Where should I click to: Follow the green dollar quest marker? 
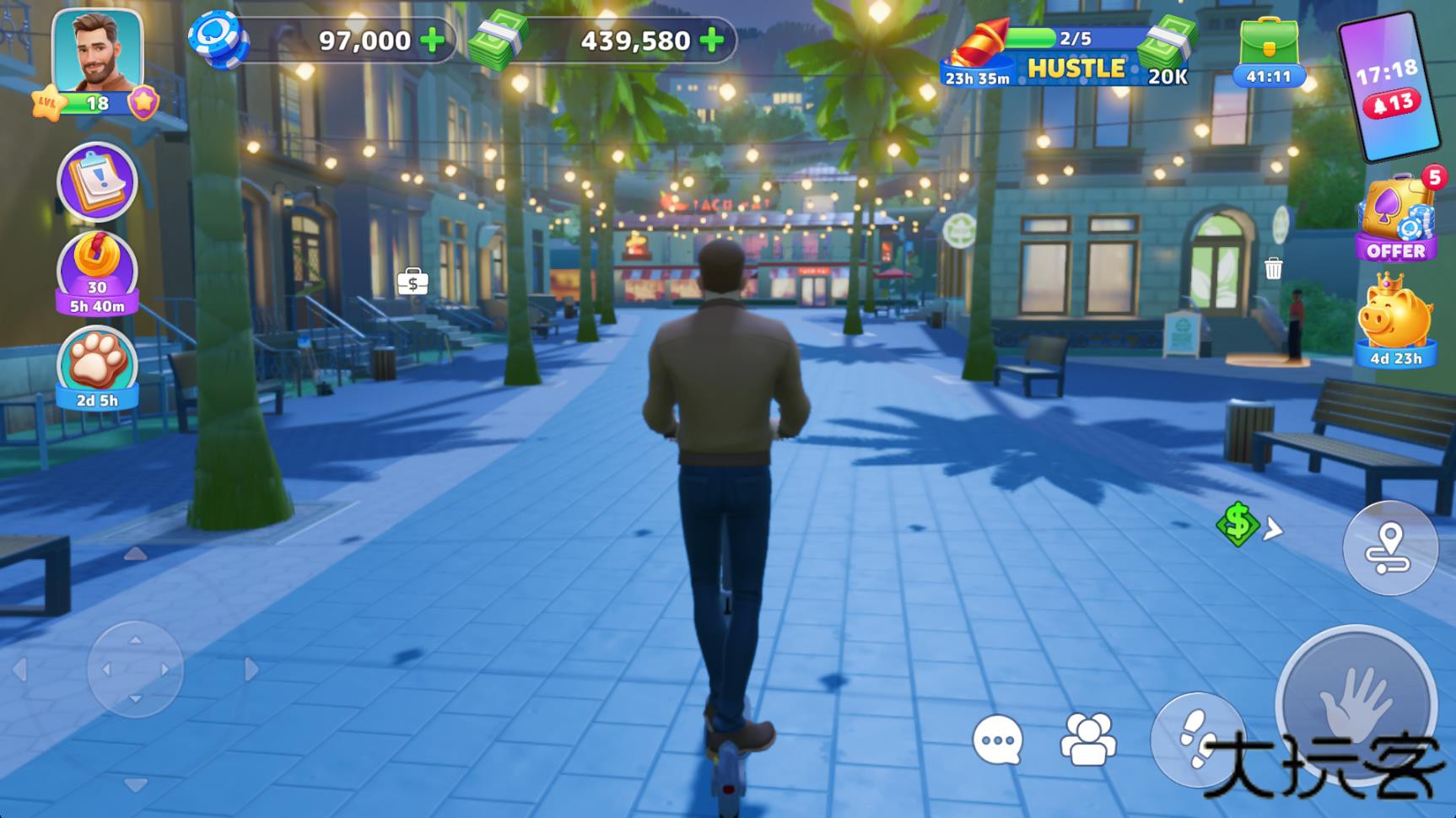1238,524
